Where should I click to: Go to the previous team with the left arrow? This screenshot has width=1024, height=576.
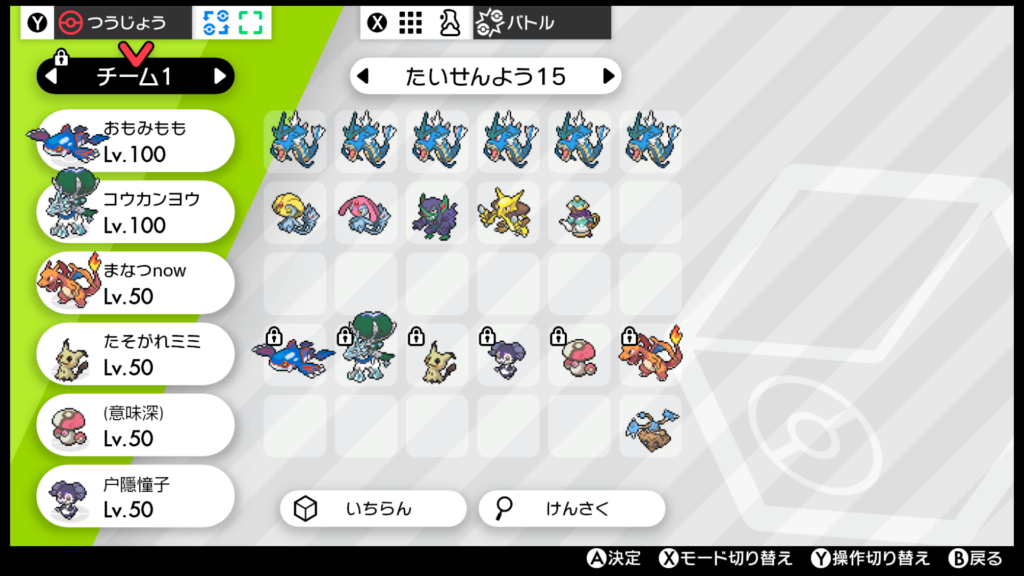tap(52, 75)
